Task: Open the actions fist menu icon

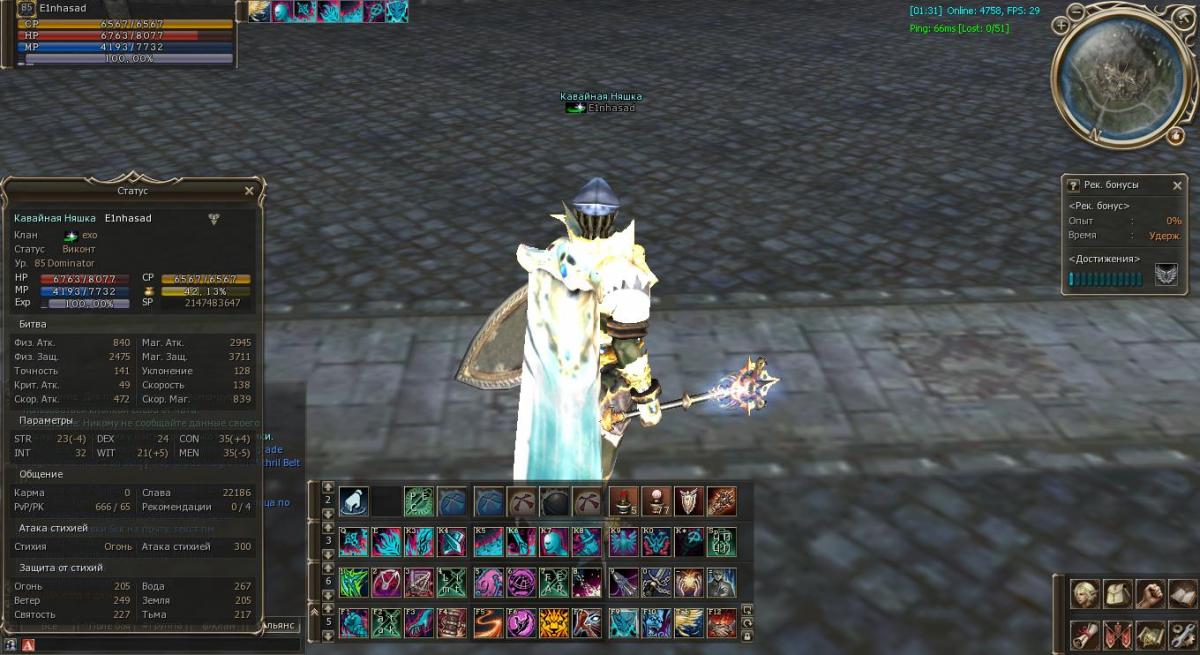Action: 1150,594
